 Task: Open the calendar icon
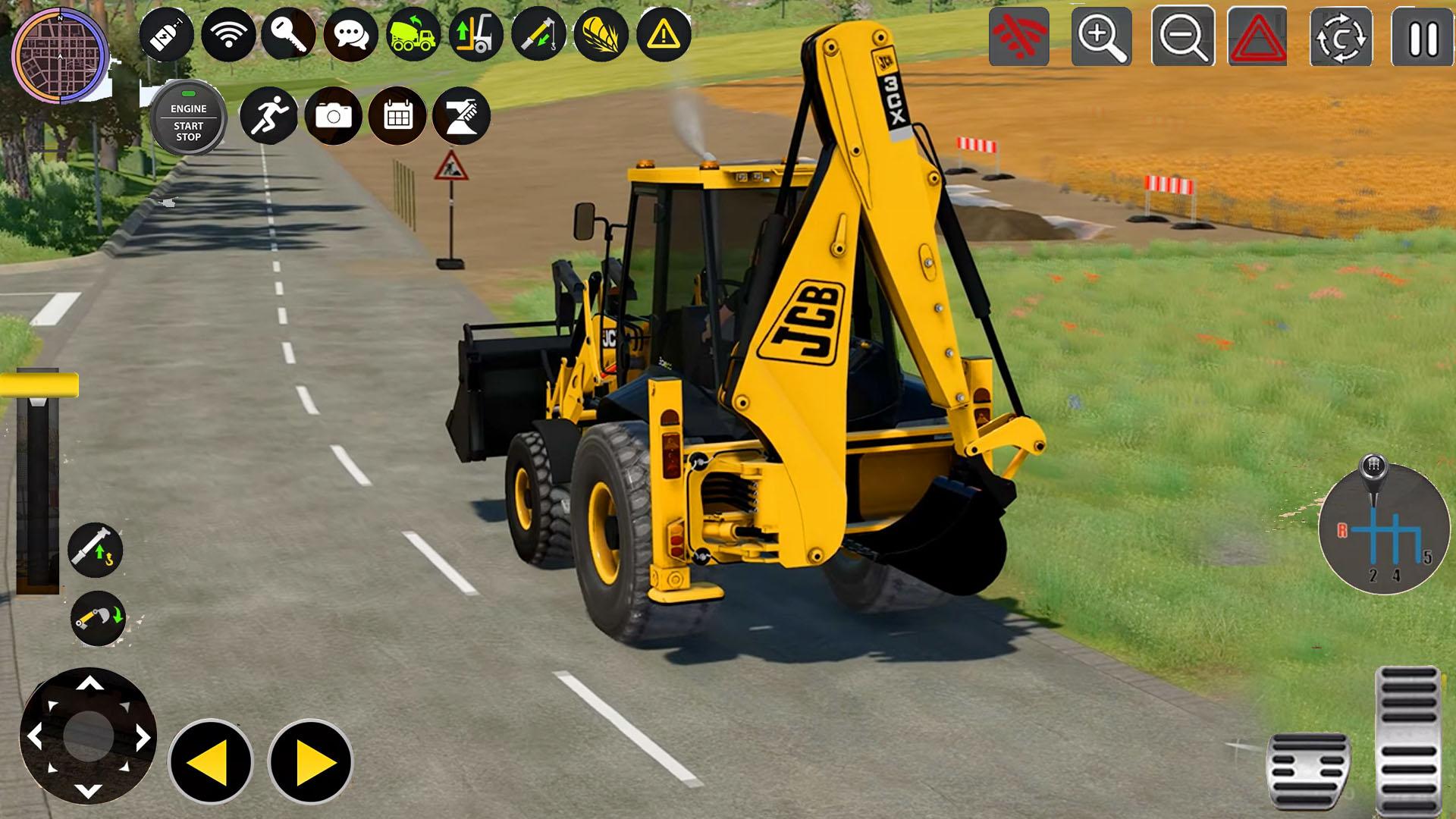click(397, 115)
